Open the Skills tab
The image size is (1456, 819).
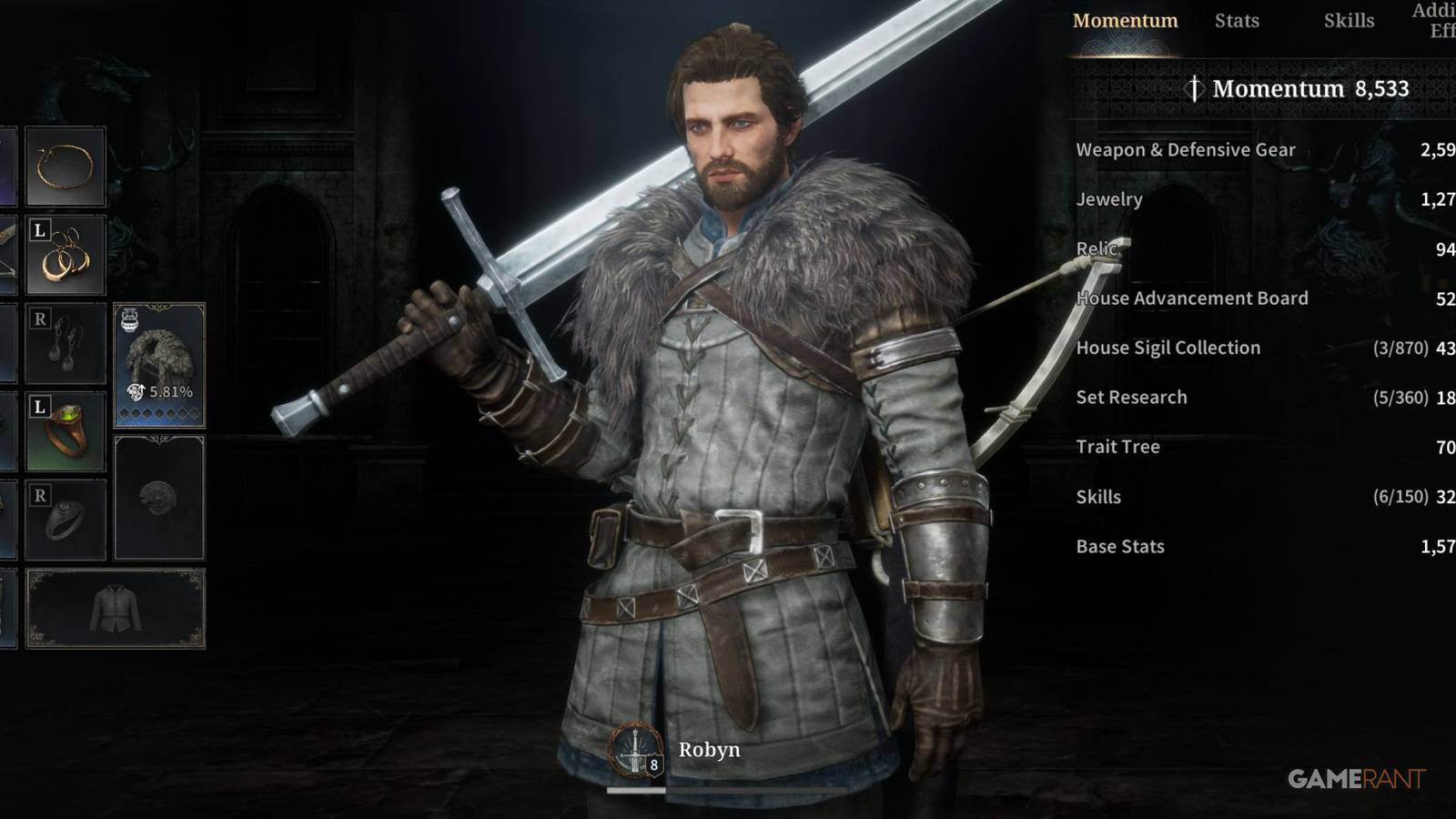tap(1350, 20)
